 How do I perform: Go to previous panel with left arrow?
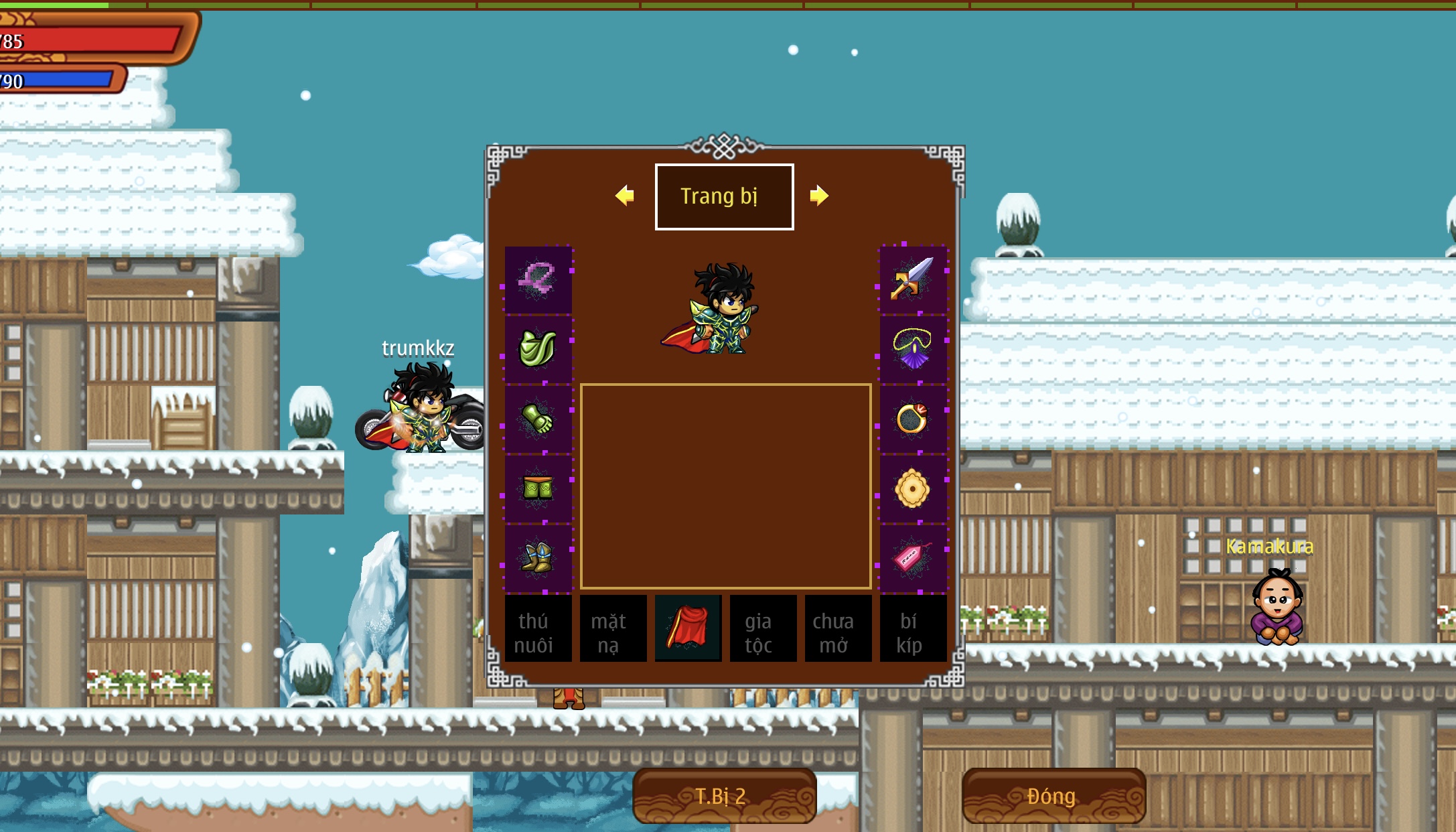(624, 196)
